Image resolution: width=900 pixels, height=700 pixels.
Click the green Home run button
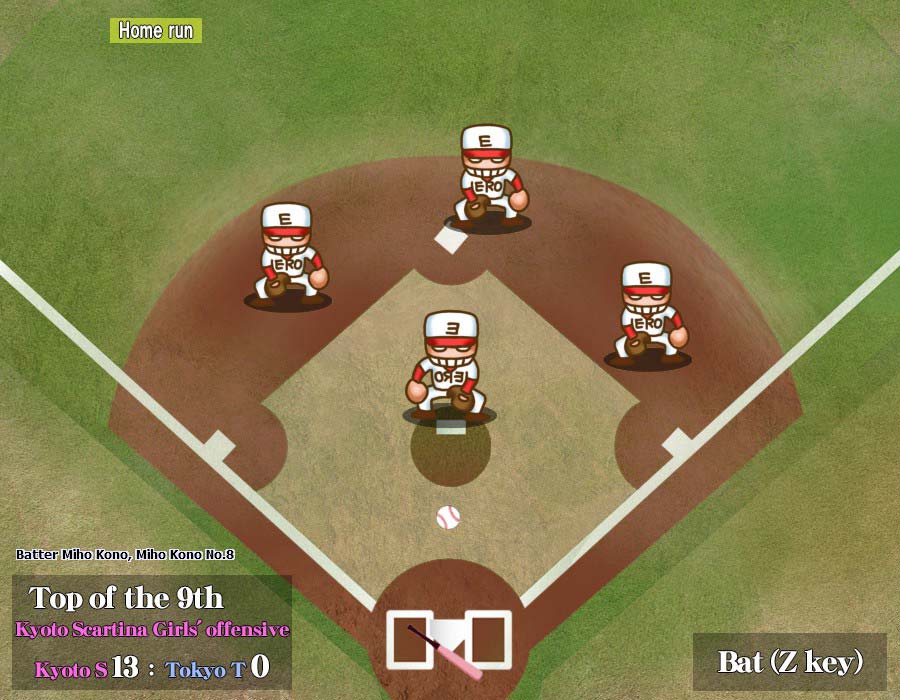tap(155, 31)
